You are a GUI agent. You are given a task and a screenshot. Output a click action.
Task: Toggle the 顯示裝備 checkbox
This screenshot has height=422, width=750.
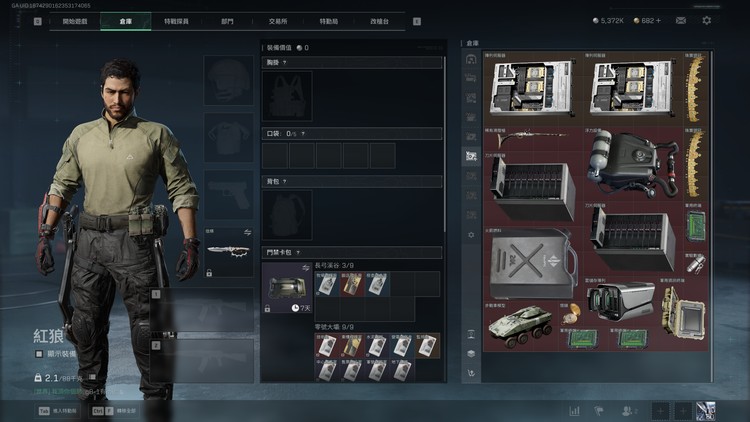pos(39,353)
